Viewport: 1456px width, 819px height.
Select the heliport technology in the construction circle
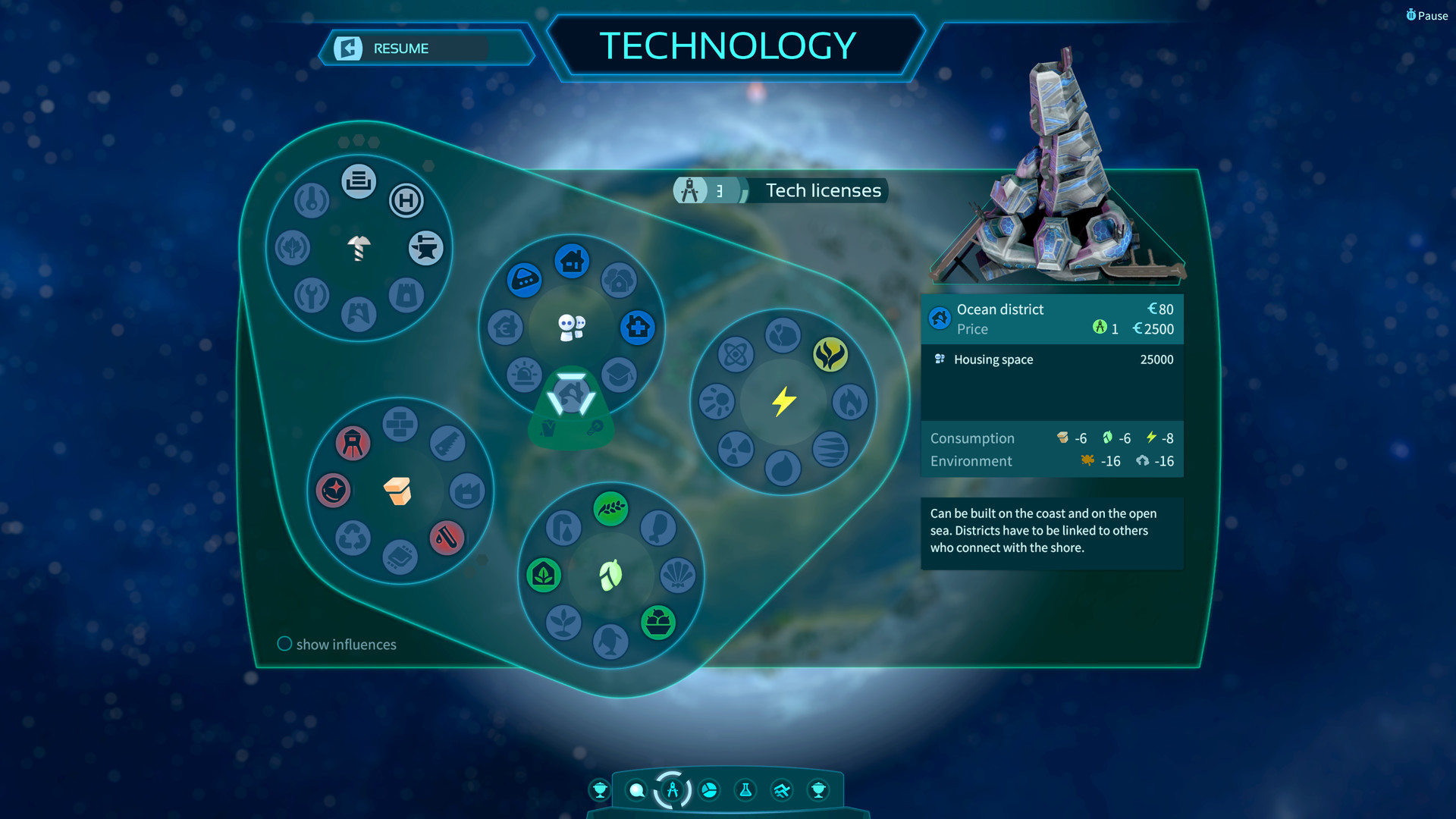pyautogui.click(x=406, y=202)
